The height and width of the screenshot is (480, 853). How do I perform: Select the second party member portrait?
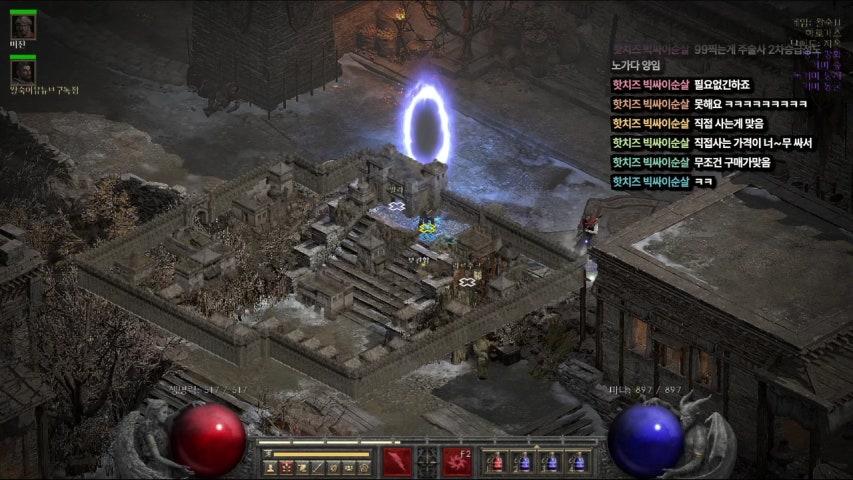pyautogui.click(x=23, y=71)
